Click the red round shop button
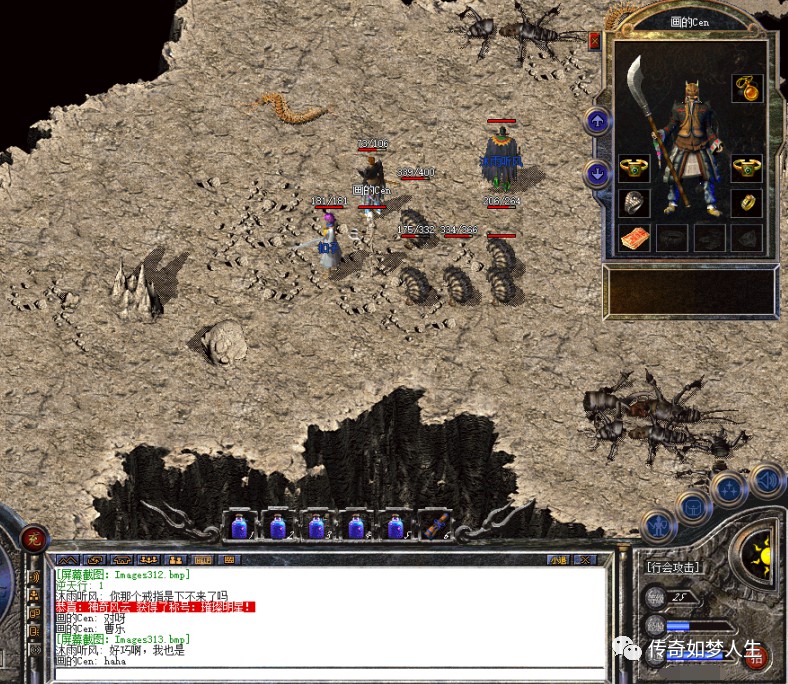 pyautogui.click(x=758, y=655)
